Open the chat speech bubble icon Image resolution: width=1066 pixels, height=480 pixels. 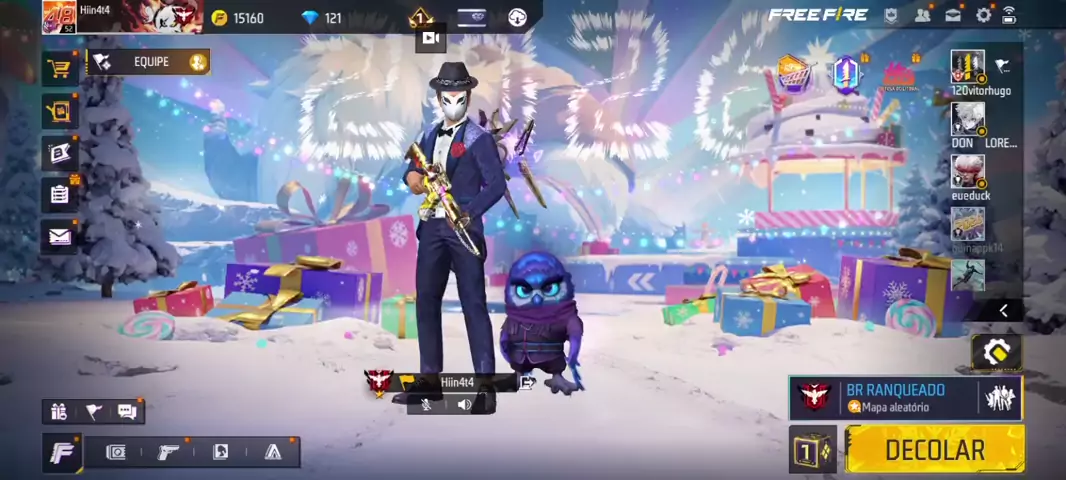[127, 411]
